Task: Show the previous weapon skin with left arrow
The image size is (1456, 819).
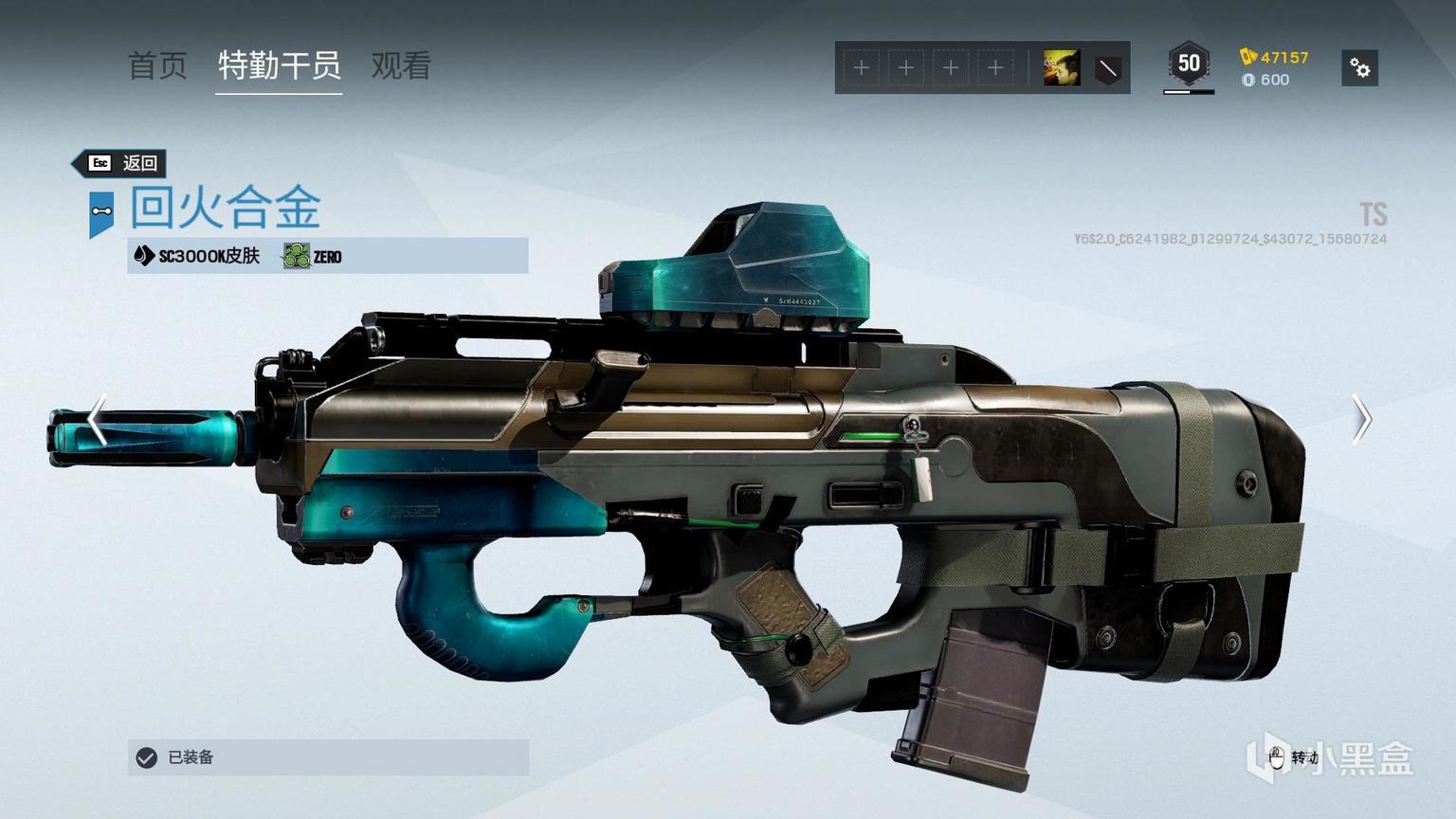Action: coord(97,419)
